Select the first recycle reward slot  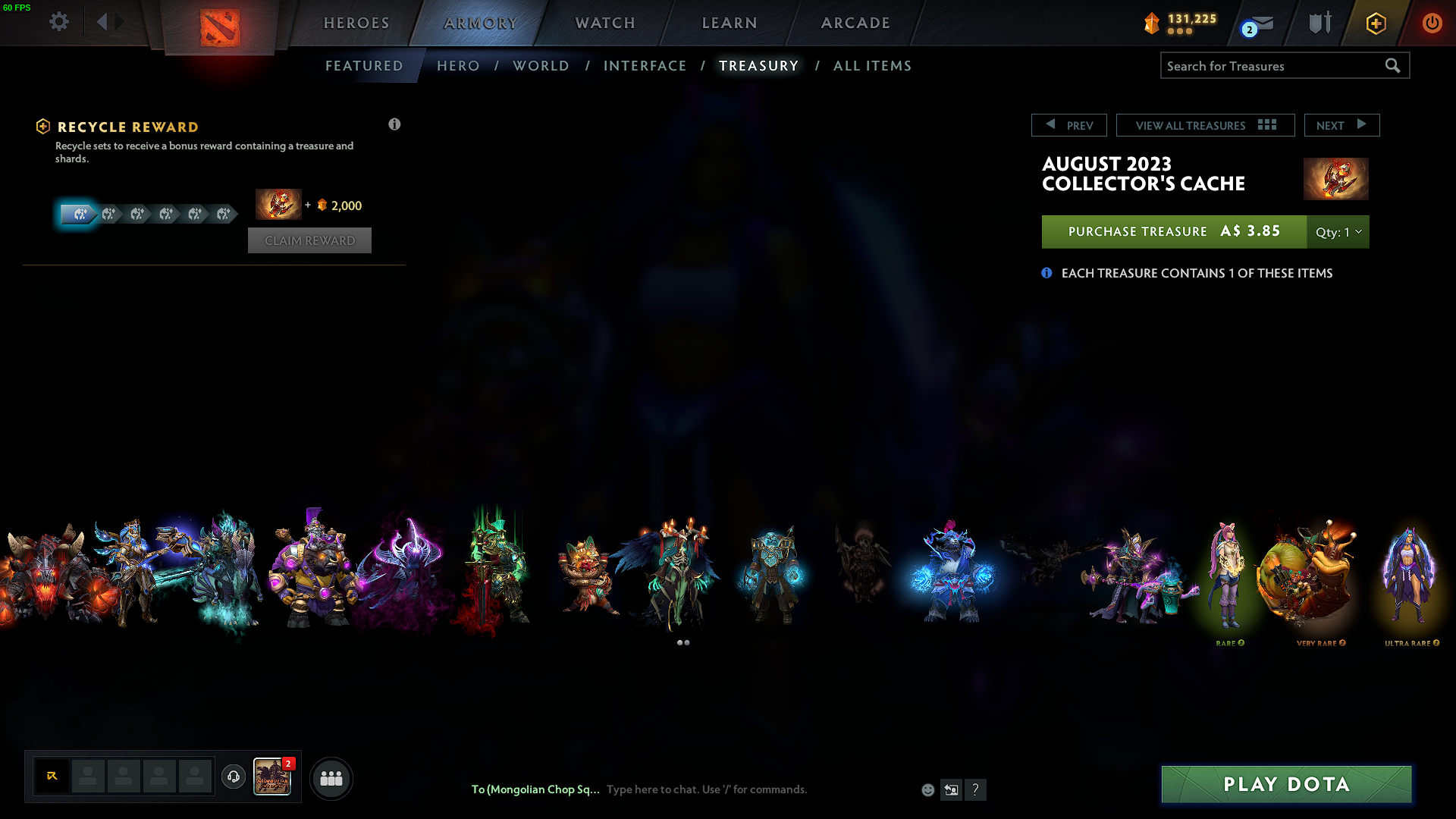point(78,215)
